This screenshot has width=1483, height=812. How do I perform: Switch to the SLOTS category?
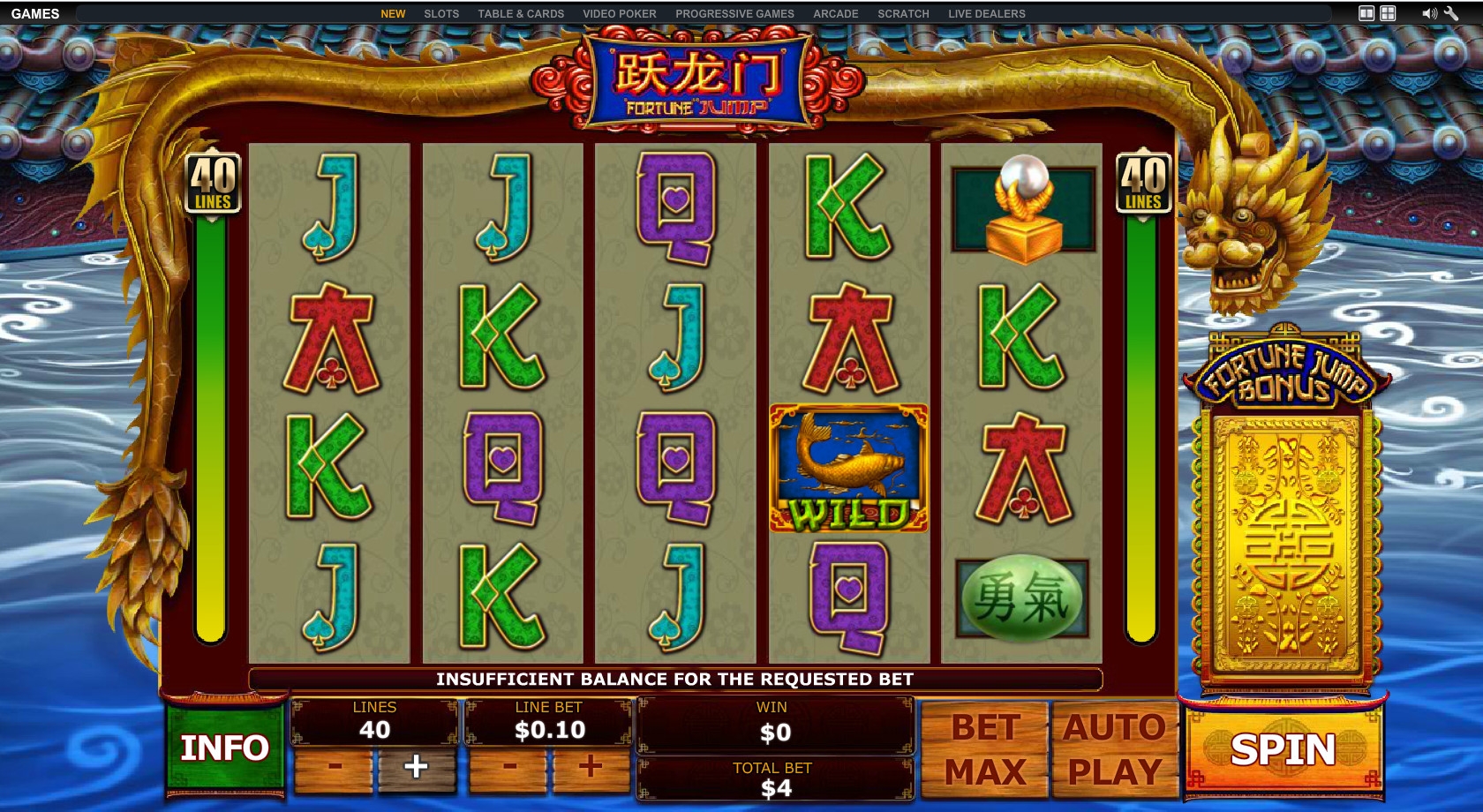click(x=441, y=14)
